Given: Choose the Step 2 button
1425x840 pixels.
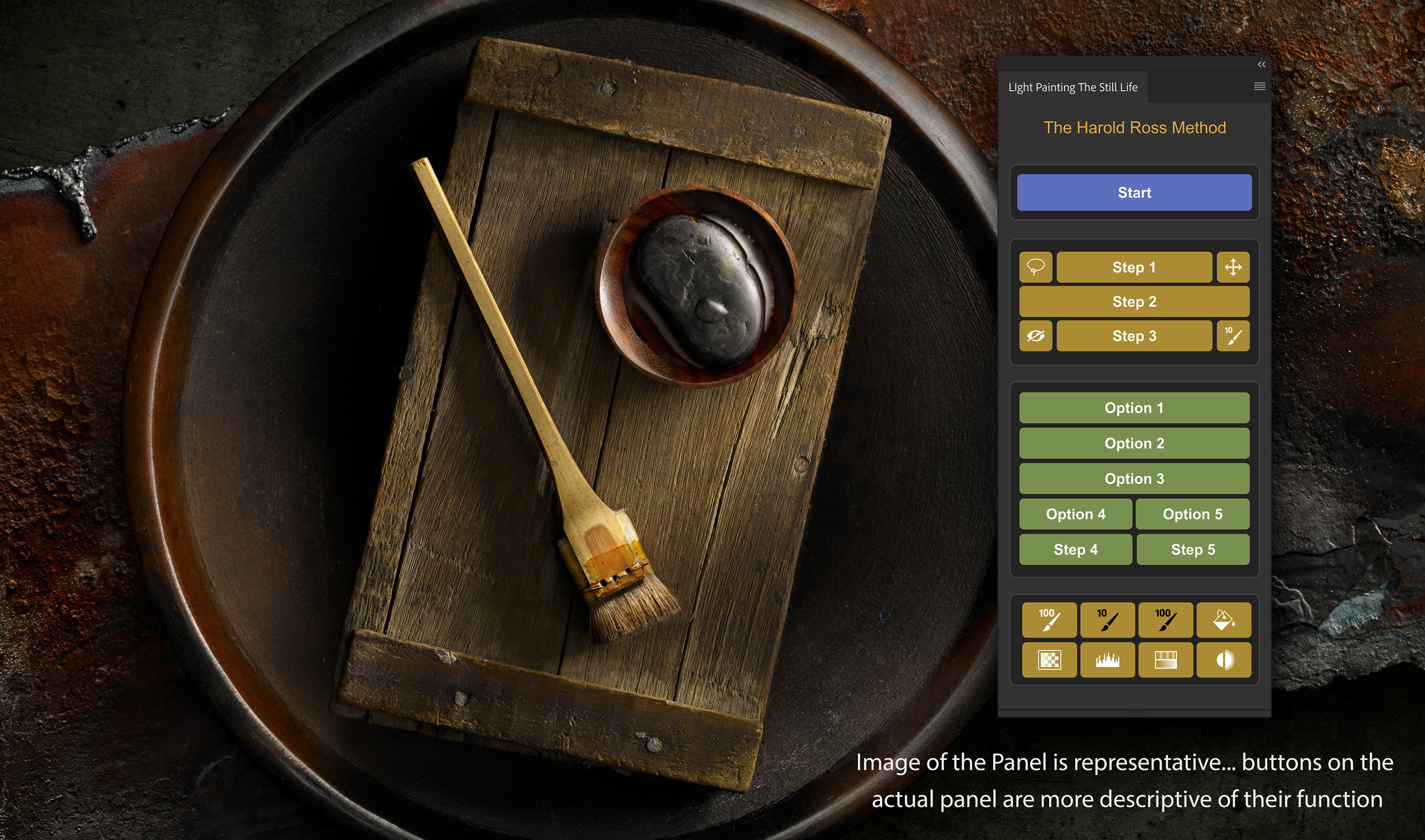Looking at the screenshot, I should 1134,302.
